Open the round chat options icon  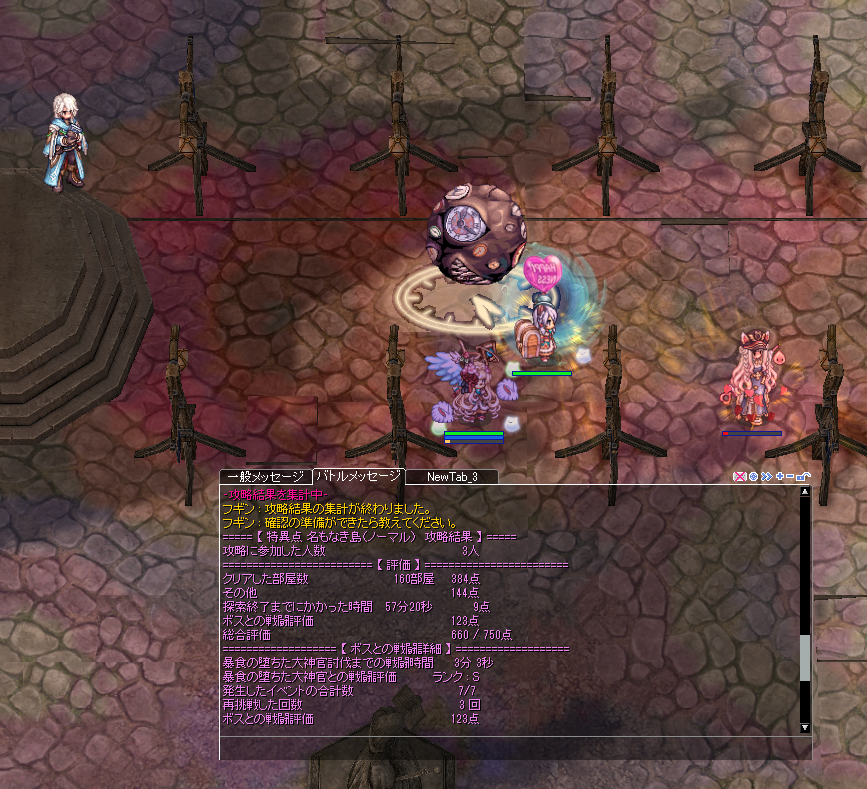coord(753,477)
